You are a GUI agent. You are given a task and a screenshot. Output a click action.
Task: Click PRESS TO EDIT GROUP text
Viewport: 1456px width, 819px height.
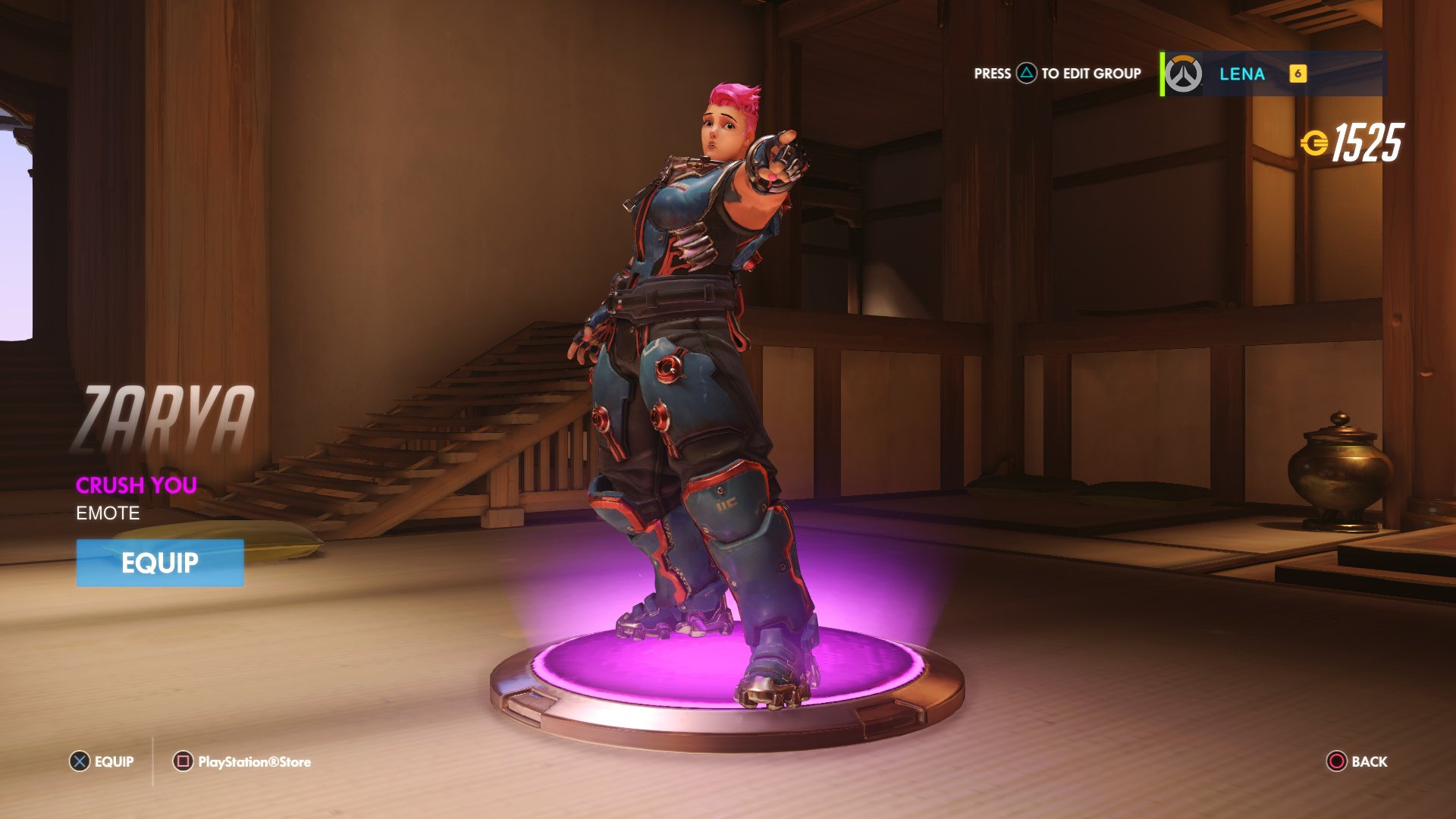click(1056, 74)
